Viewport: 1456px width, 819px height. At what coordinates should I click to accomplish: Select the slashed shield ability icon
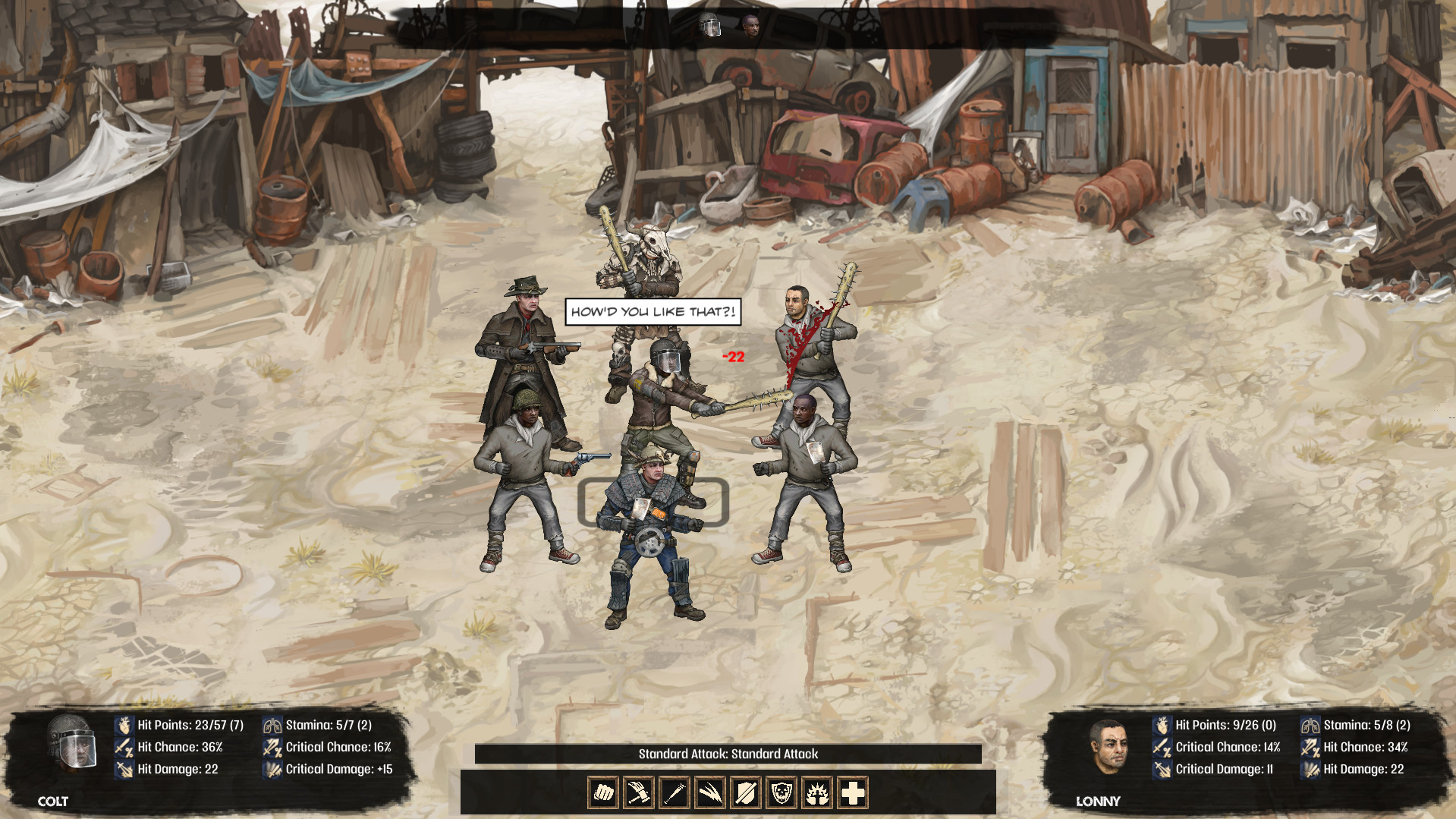746,793
